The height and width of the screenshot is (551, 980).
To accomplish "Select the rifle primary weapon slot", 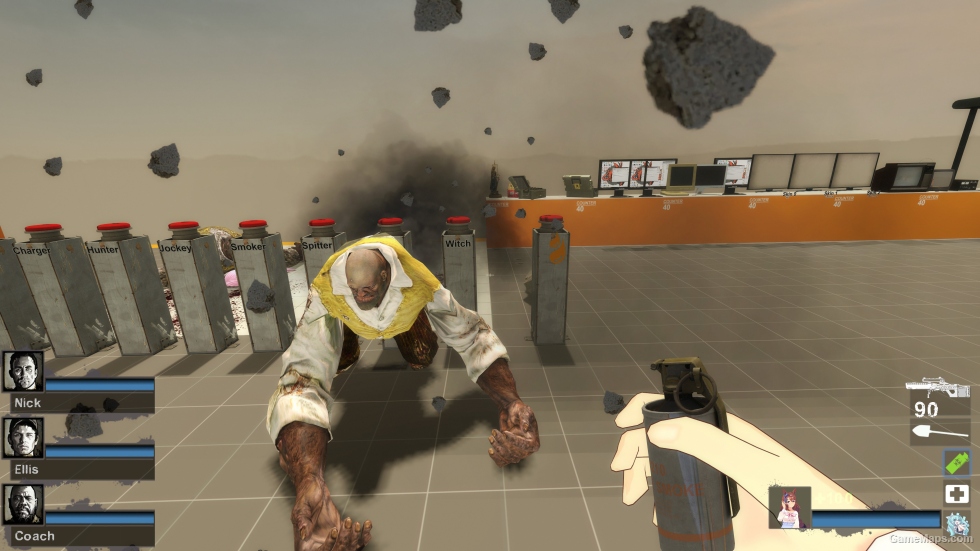I will [938, 388].
